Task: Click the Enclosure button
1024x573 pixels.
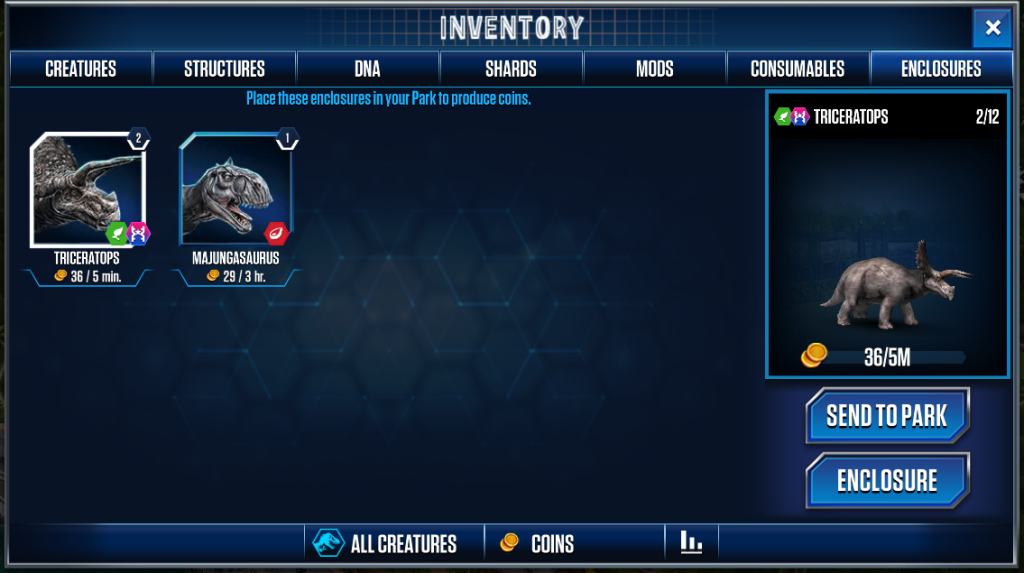Action: click(x=887, y=481)
